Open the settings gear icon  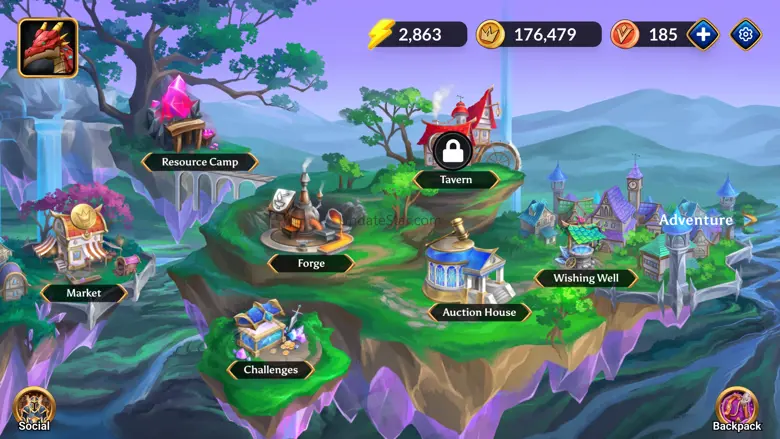pyautogui.click(x=745, y=34)
